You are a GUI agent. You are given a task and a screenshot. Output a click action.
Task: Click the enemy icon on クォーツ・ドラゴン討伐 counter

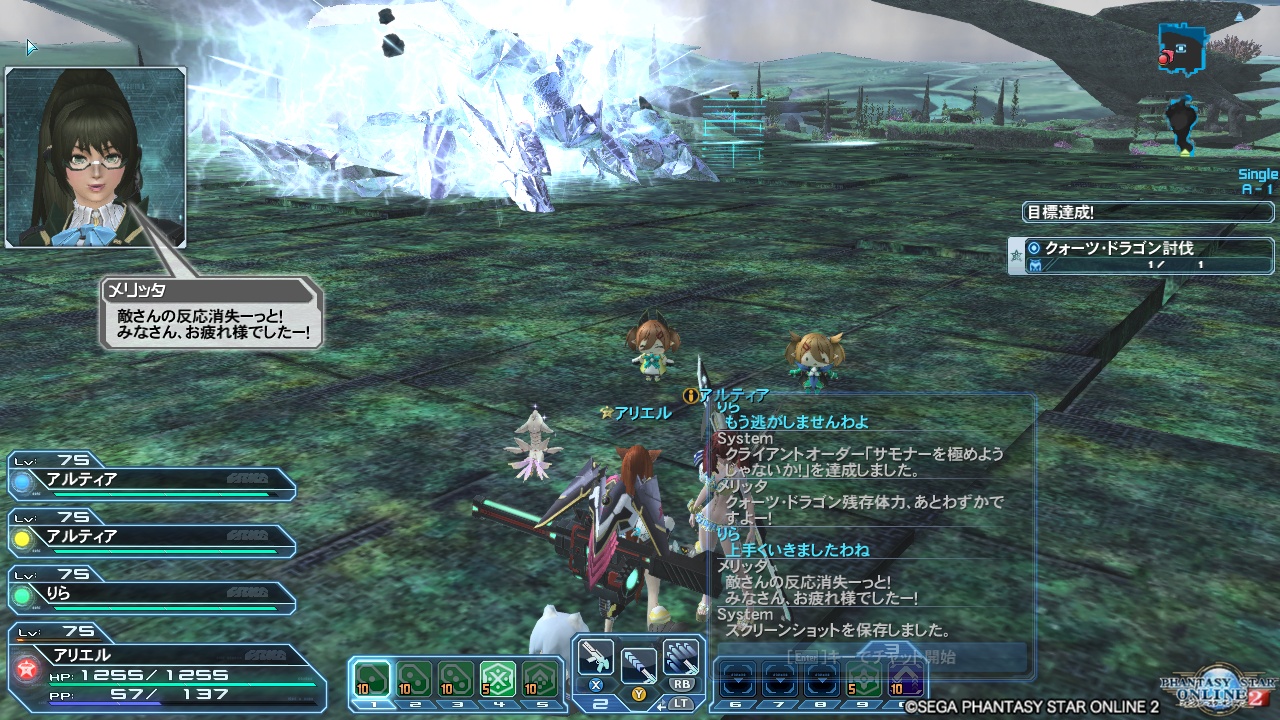[x=1035, y=265]
